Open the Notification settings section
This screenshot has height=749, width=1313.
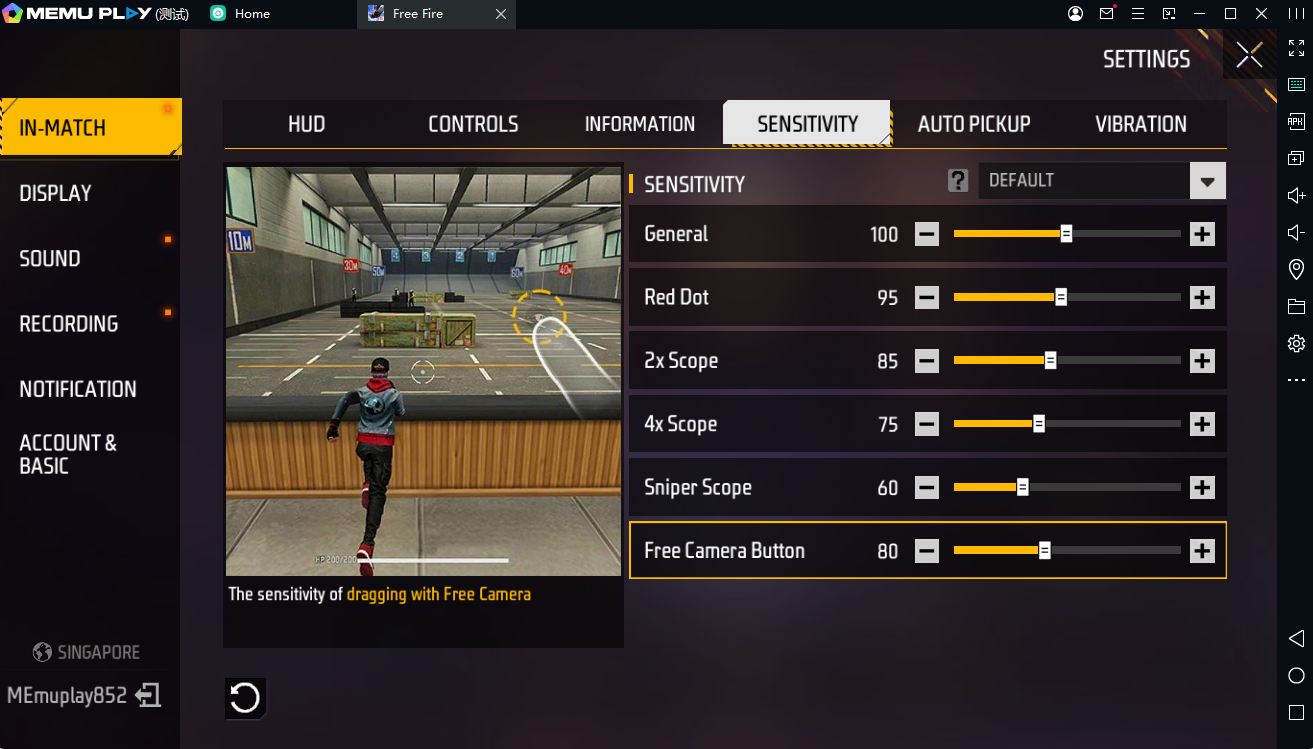[78, 389]
